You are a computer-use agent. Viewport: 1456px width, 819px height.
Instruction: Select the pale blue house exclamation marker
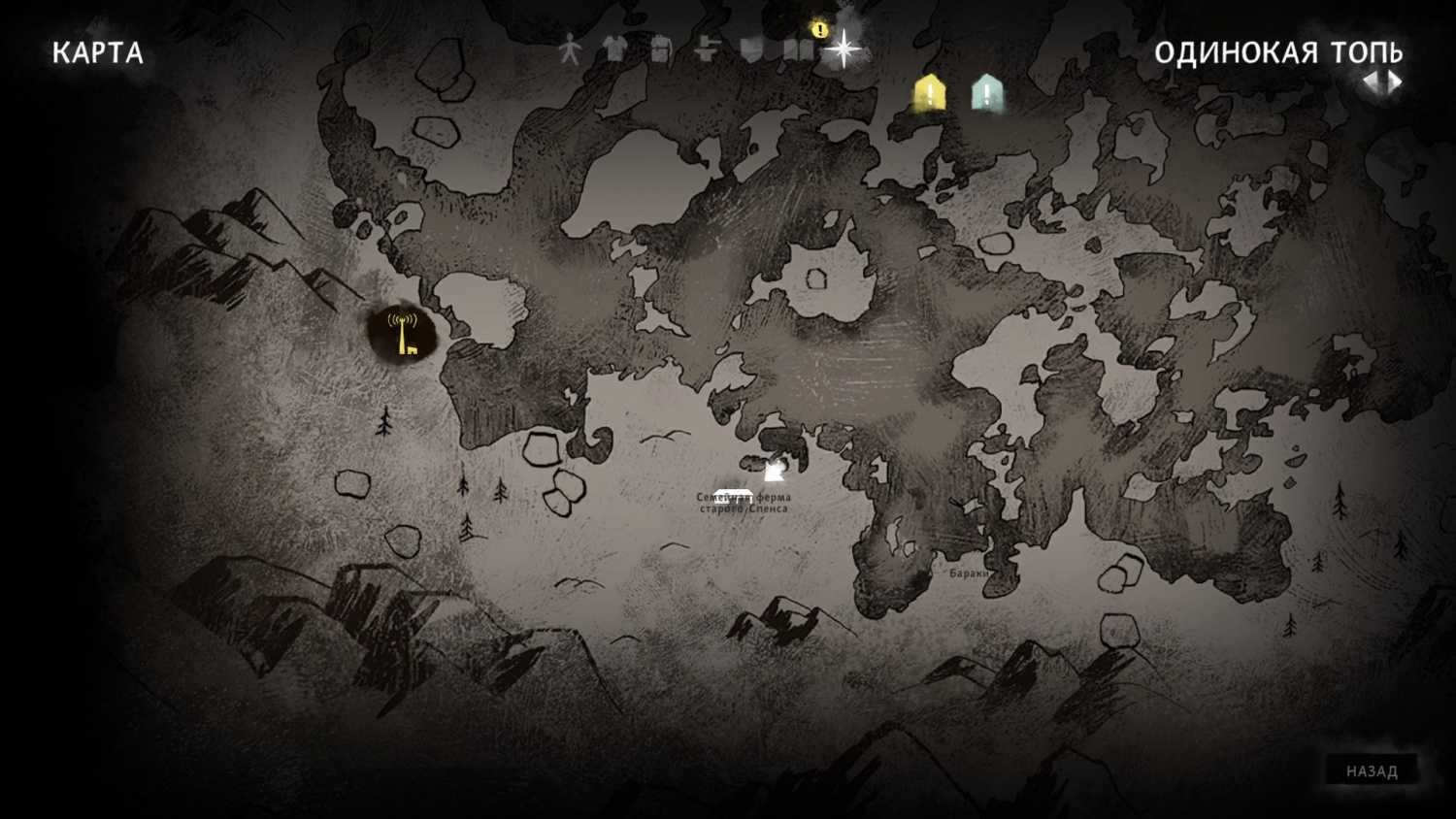click(987, 93)
